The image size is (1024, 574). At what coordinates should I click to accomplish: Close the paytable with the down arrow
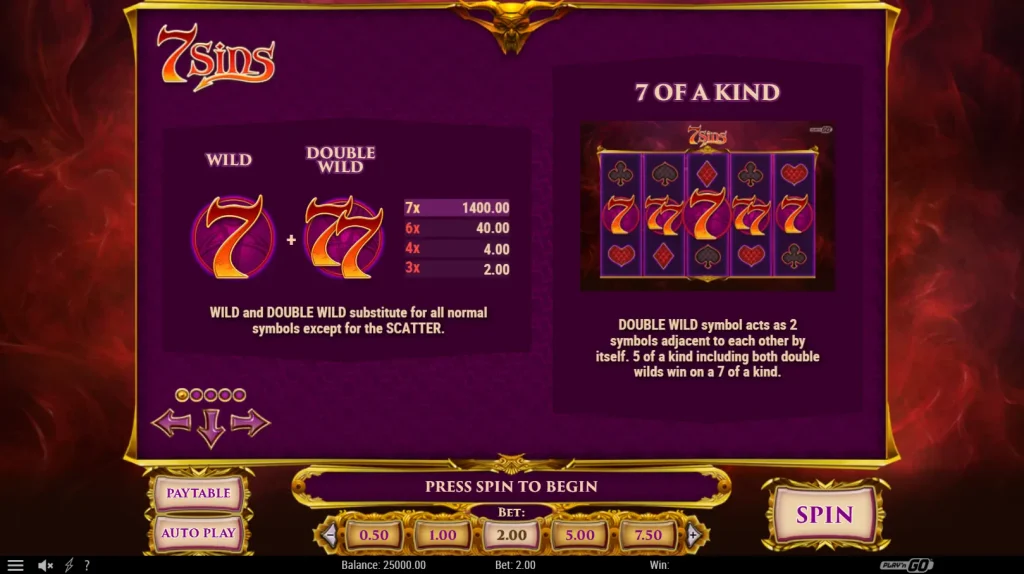click(x=210, y=428)
